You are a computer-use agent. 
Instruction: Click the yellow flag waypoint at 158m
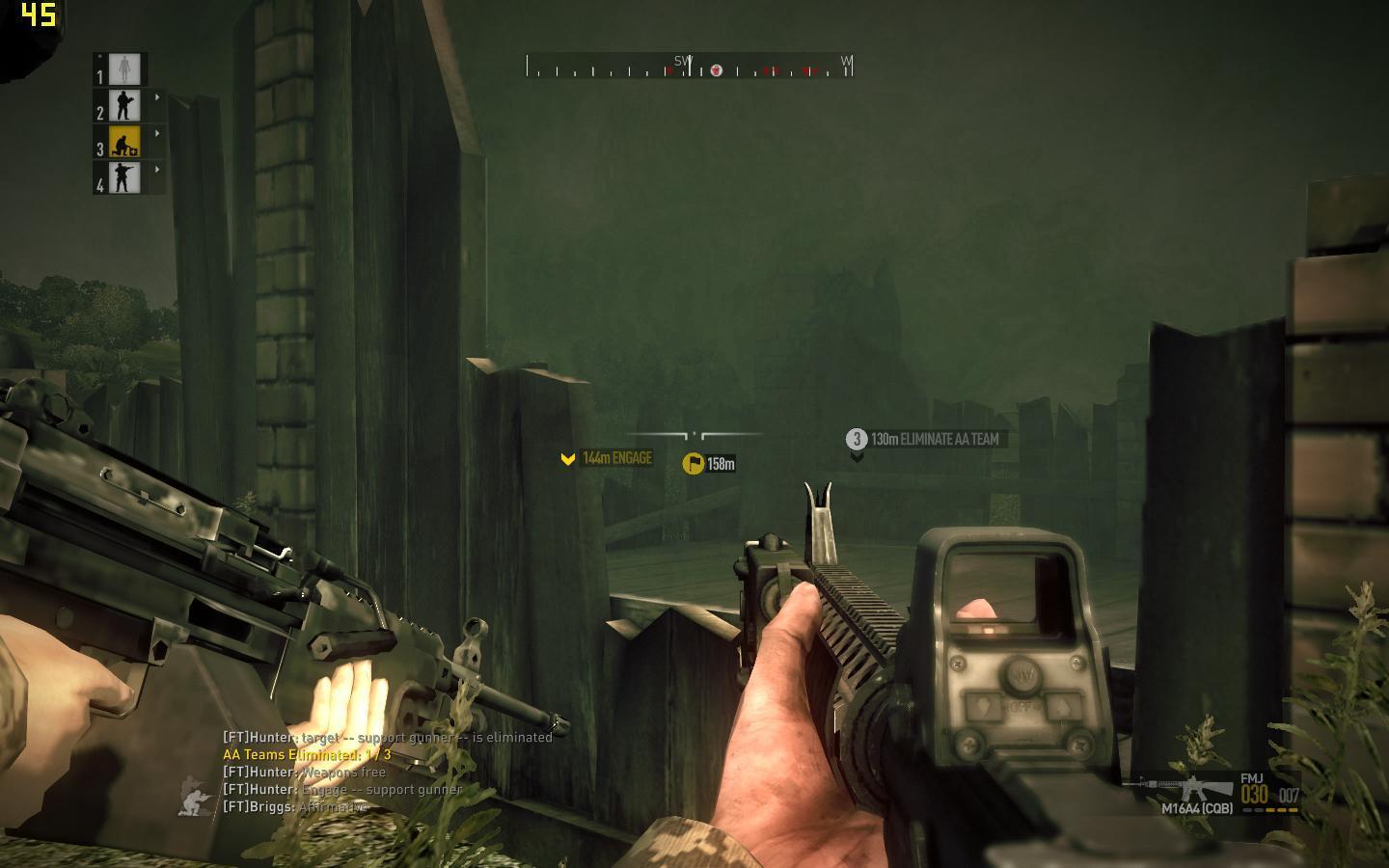693,464
